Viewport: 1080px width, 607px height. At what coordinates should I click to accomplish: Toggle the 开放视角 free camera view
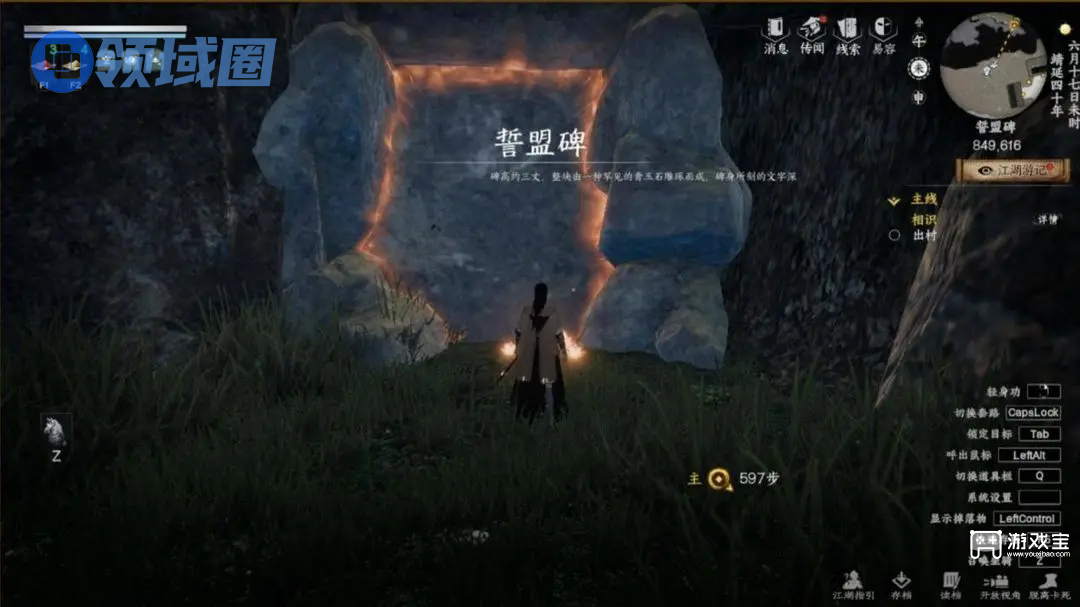998,584
